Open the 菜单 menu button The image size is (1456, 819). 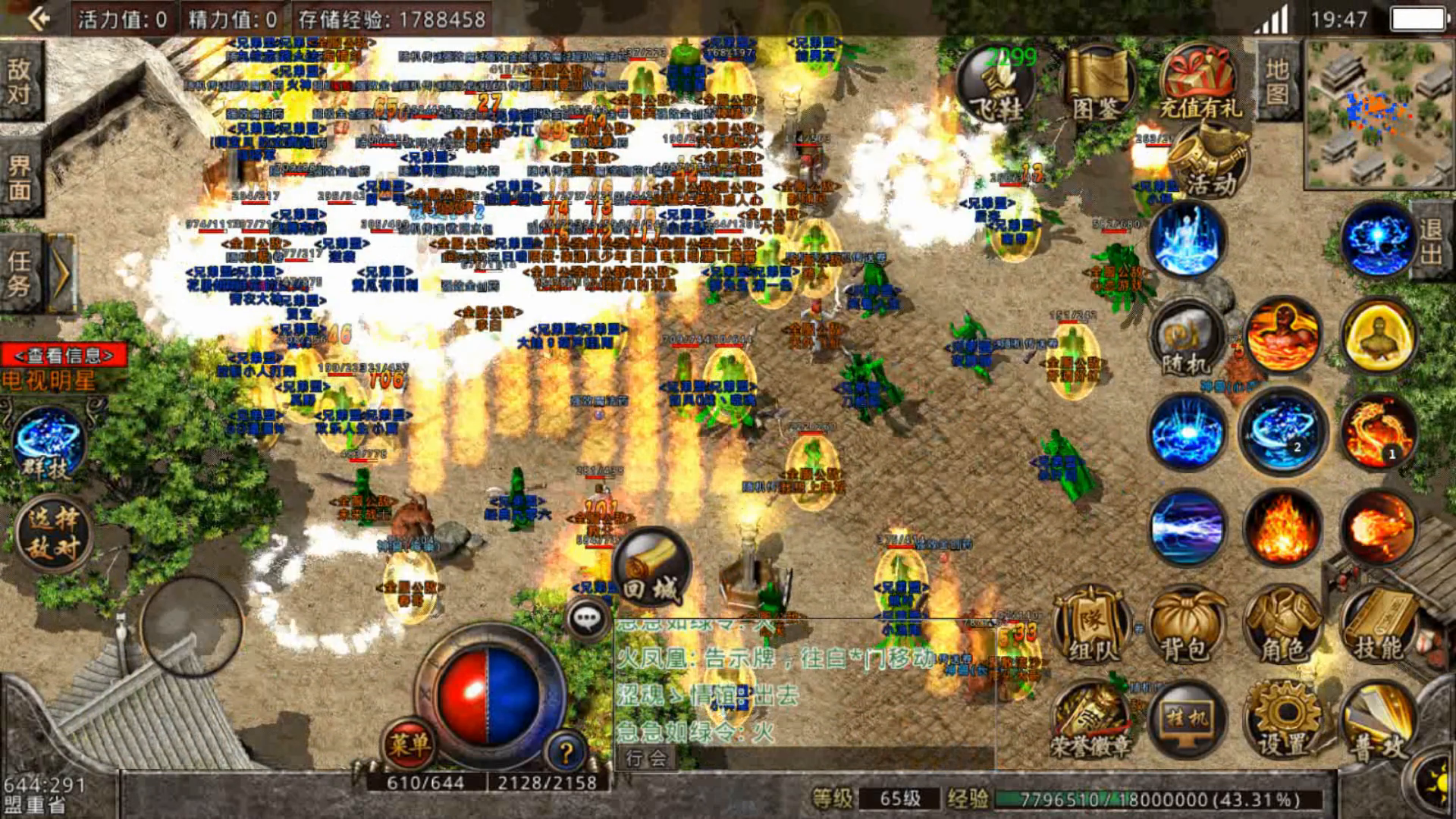tap(409, 744)
